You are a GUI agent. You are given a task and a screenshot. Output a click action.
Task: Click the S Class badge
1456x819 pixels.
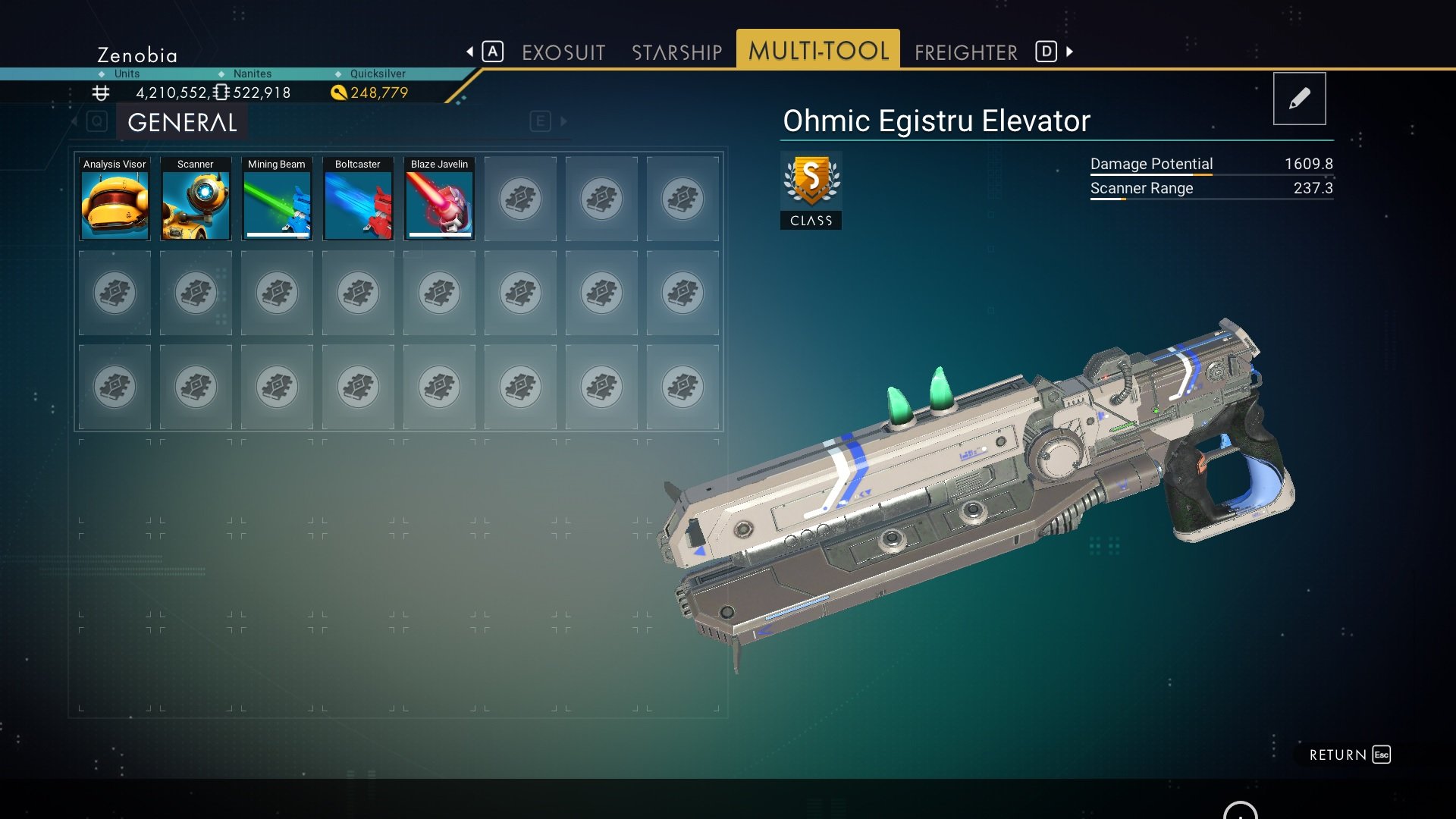(811, 190)
